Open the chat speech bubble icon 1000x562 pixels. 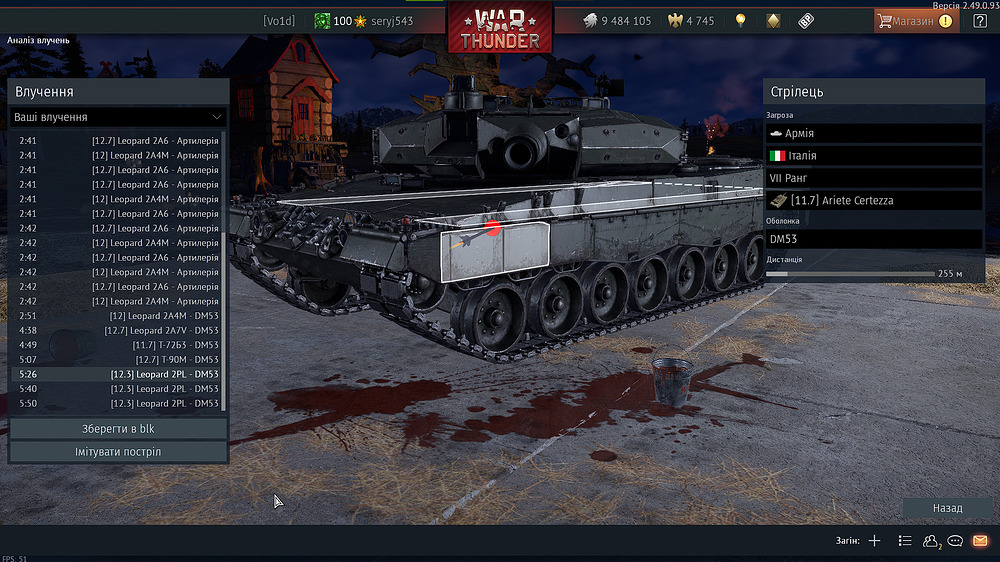(955, 541)
